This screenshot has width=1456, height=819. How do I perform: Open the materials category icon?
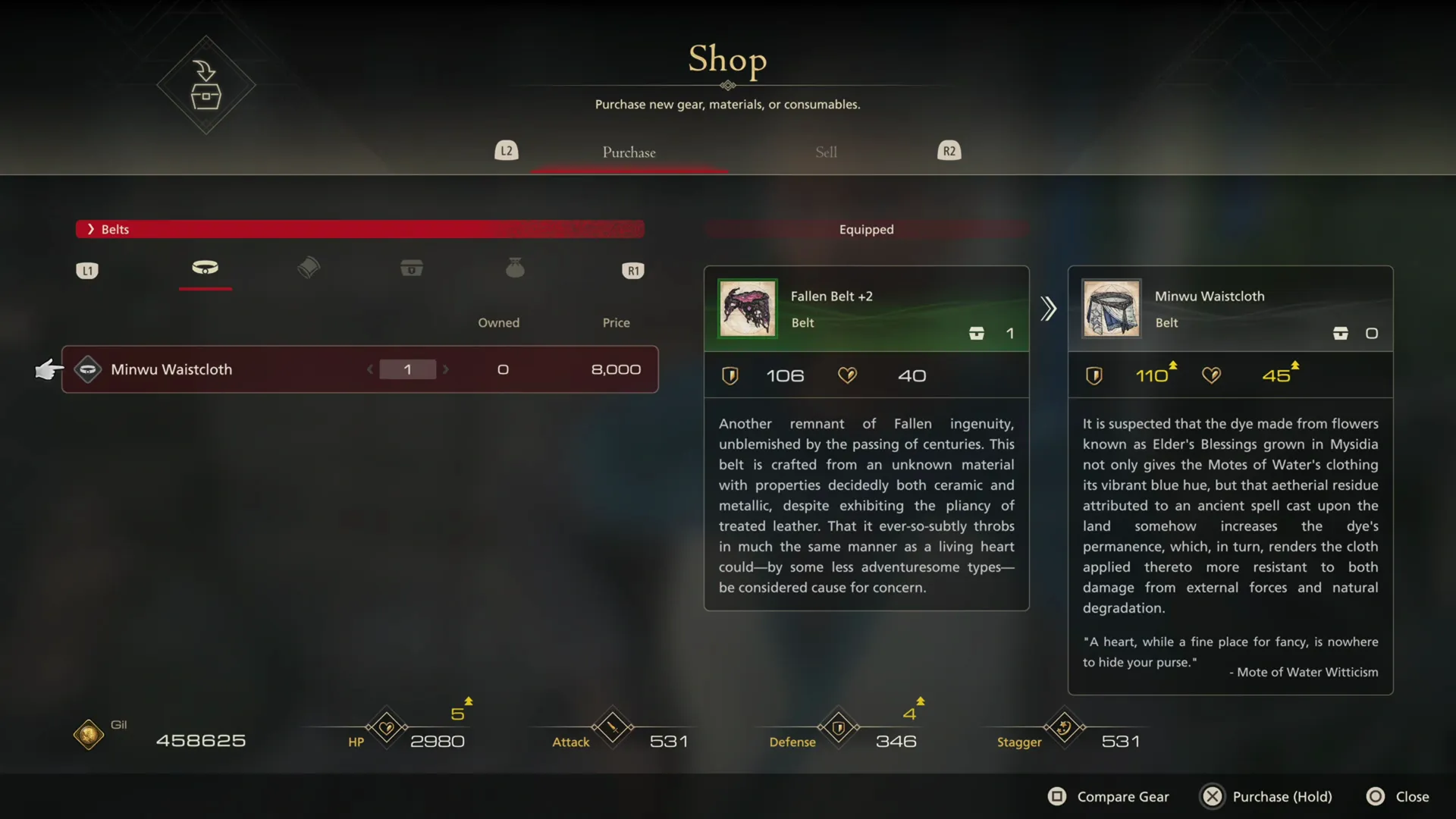click(x=412, y=268)
